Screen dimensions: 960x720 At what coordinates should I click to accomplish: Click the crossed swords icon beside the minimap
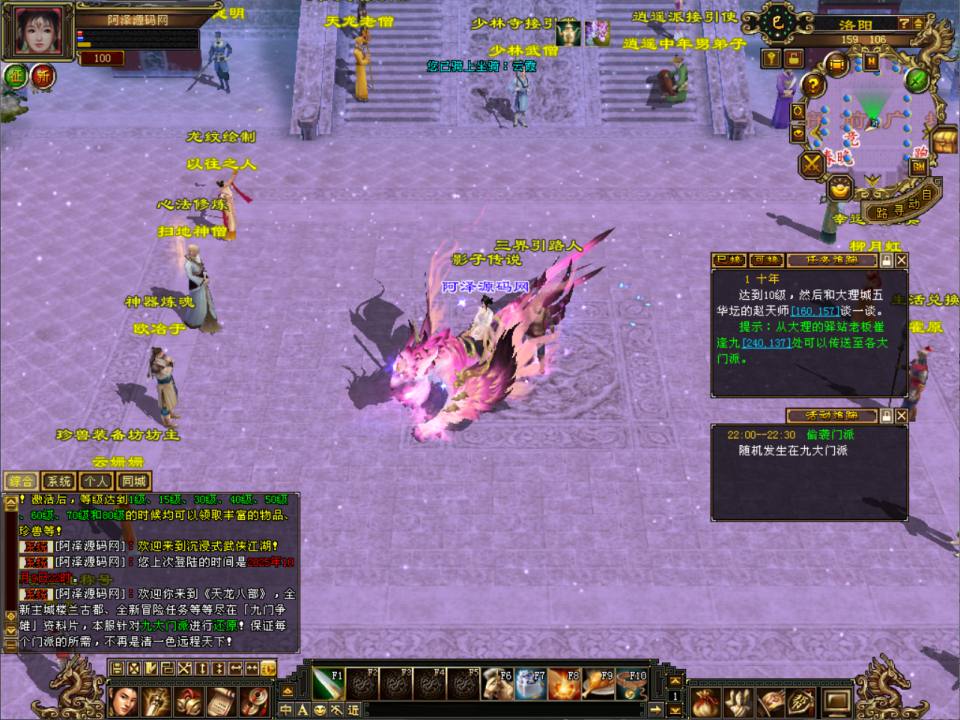pos(811,163)
